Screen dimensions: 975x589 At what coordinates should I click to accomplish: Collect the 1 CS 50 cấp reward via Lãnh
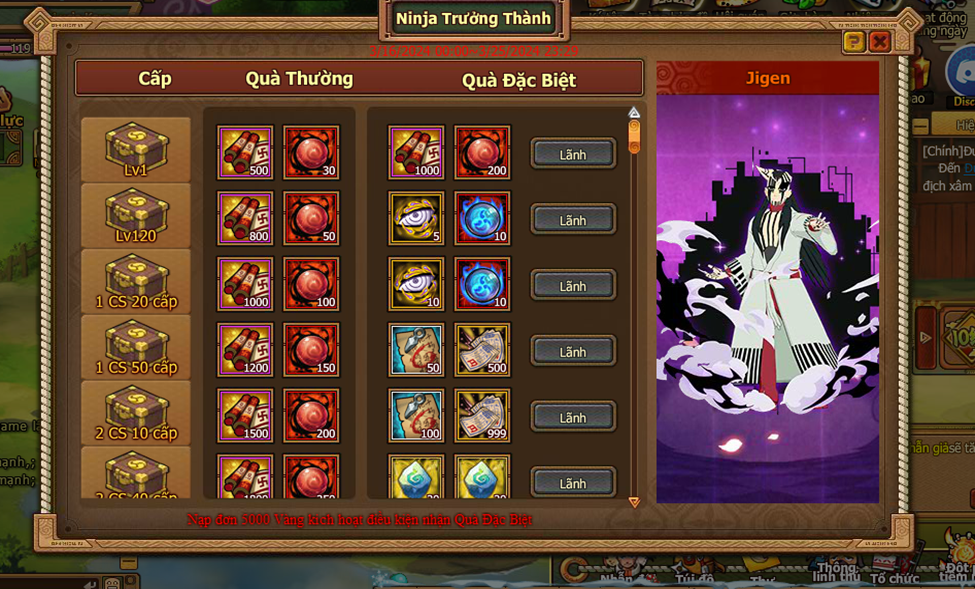coord(573,352)
